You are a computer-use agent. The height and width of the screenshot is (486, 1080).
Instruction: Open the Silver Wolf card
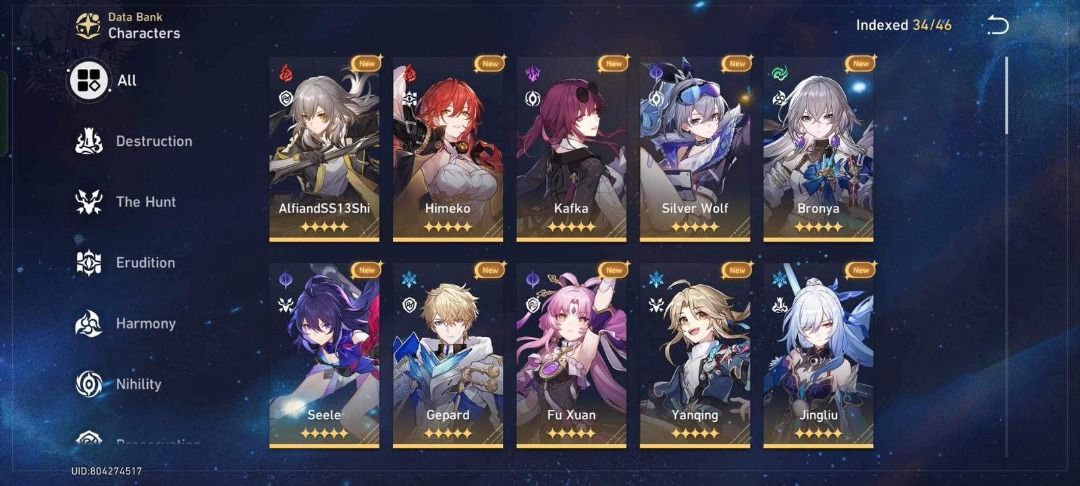695,148
